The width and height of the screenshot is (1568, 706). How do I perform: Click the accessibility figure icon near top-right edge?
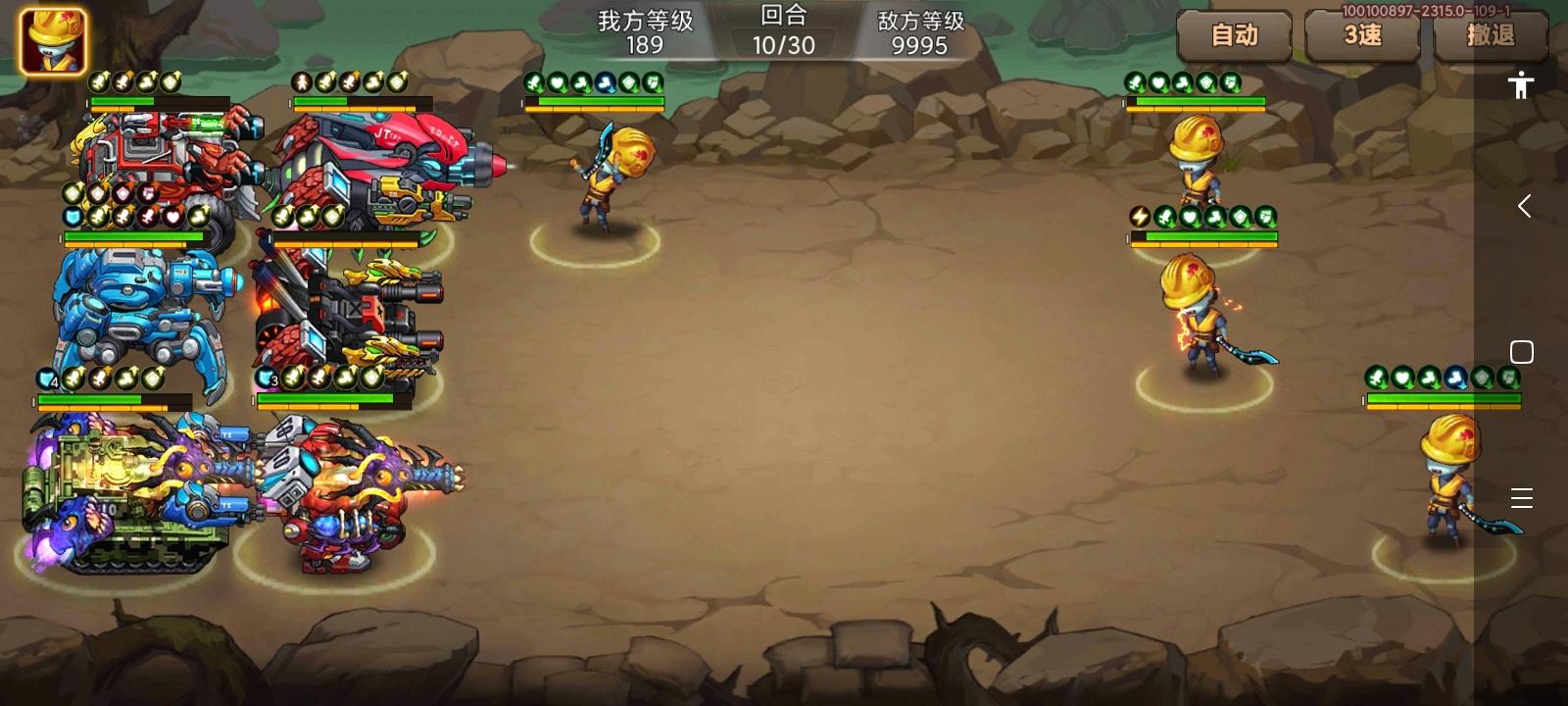(x=1521, y=86)
